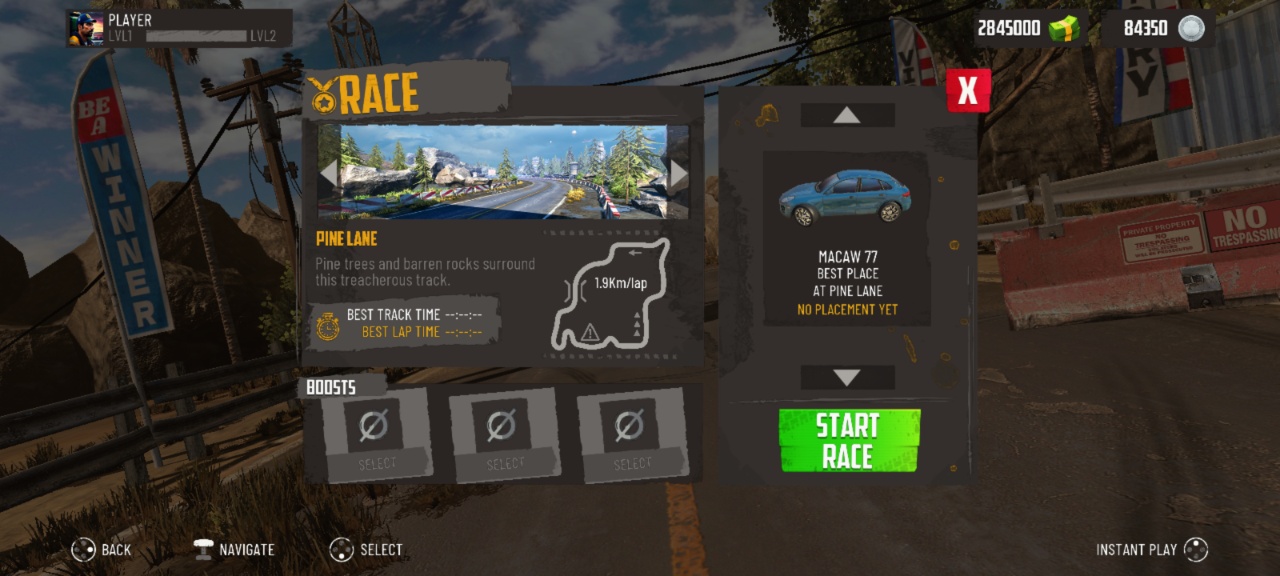Choose previous car with up arrow

(847, 115)
